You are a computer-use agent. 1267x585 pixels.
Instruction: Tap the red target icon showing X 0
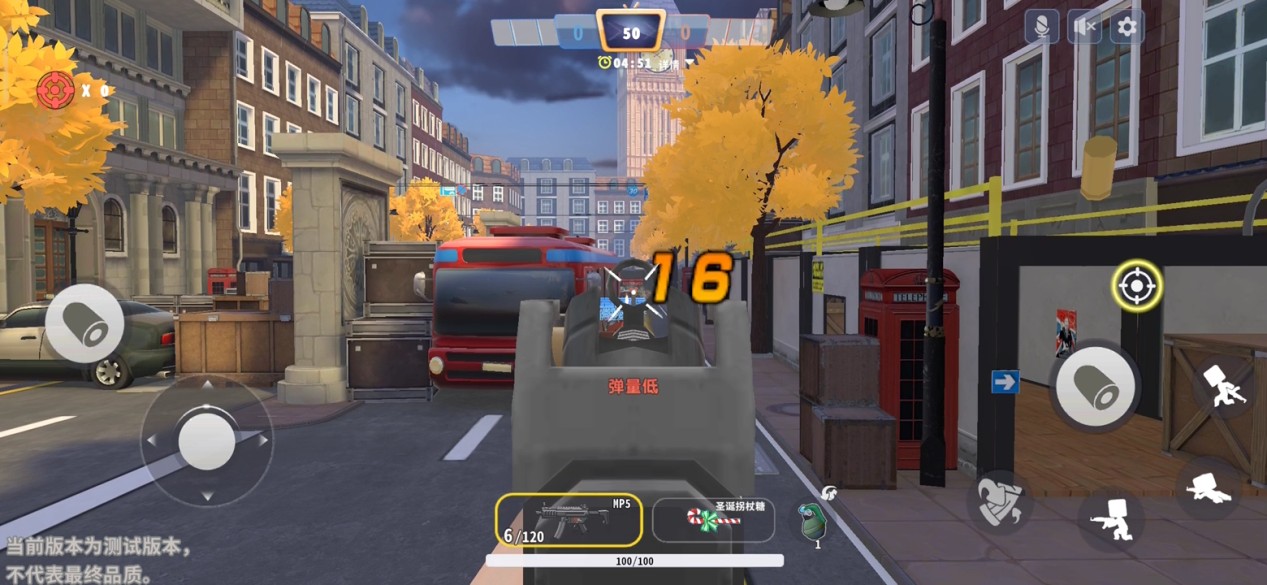tap(56, 90)
